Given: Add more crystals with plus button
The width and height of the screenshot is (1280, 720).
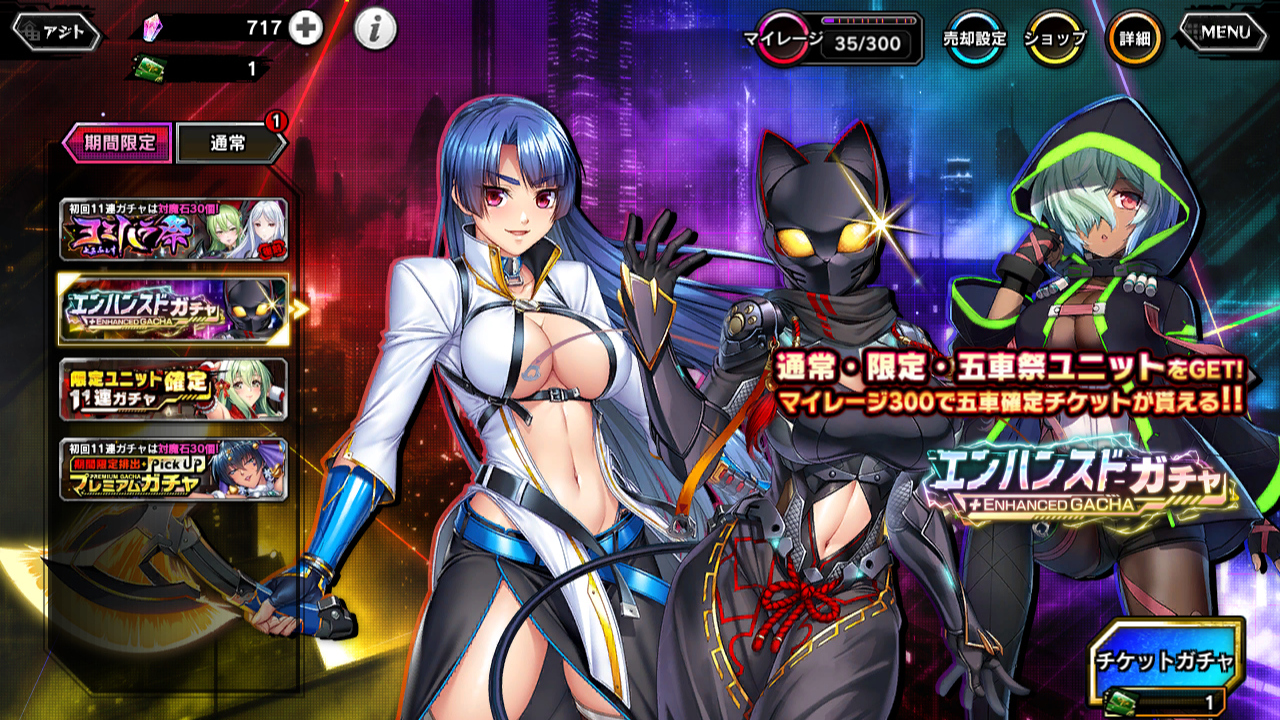Looking at the screenshot, I should (x=306, y=29).
